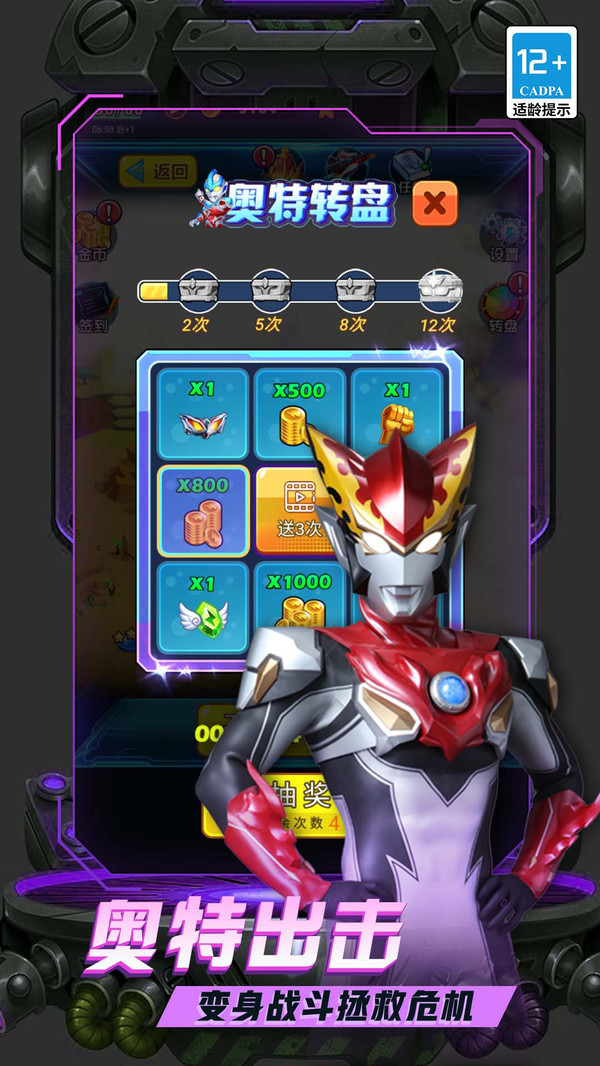600x1066 pixels.
Task: Claim the 12次 milestone chest
Action: click(x=439, y=290)
